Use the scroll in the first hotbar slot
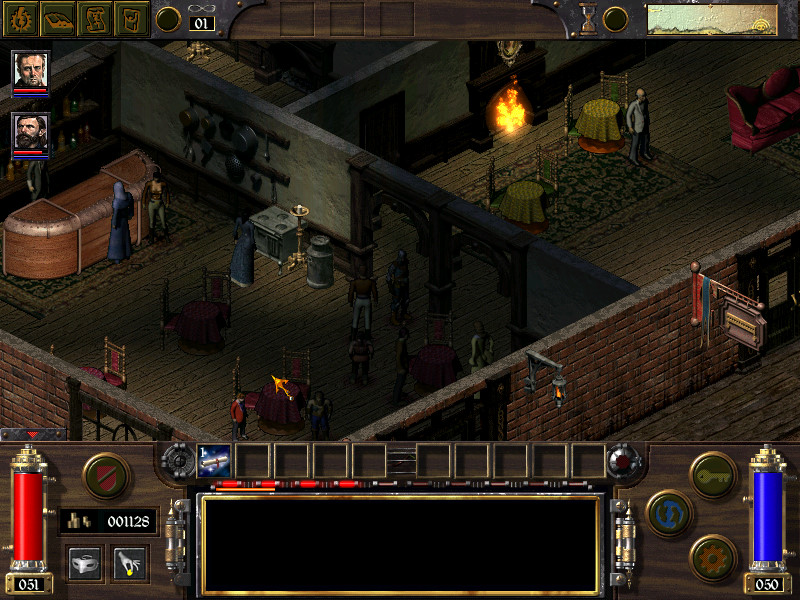The width and height of the screenshot is (800, 600). tap(215, 460)
